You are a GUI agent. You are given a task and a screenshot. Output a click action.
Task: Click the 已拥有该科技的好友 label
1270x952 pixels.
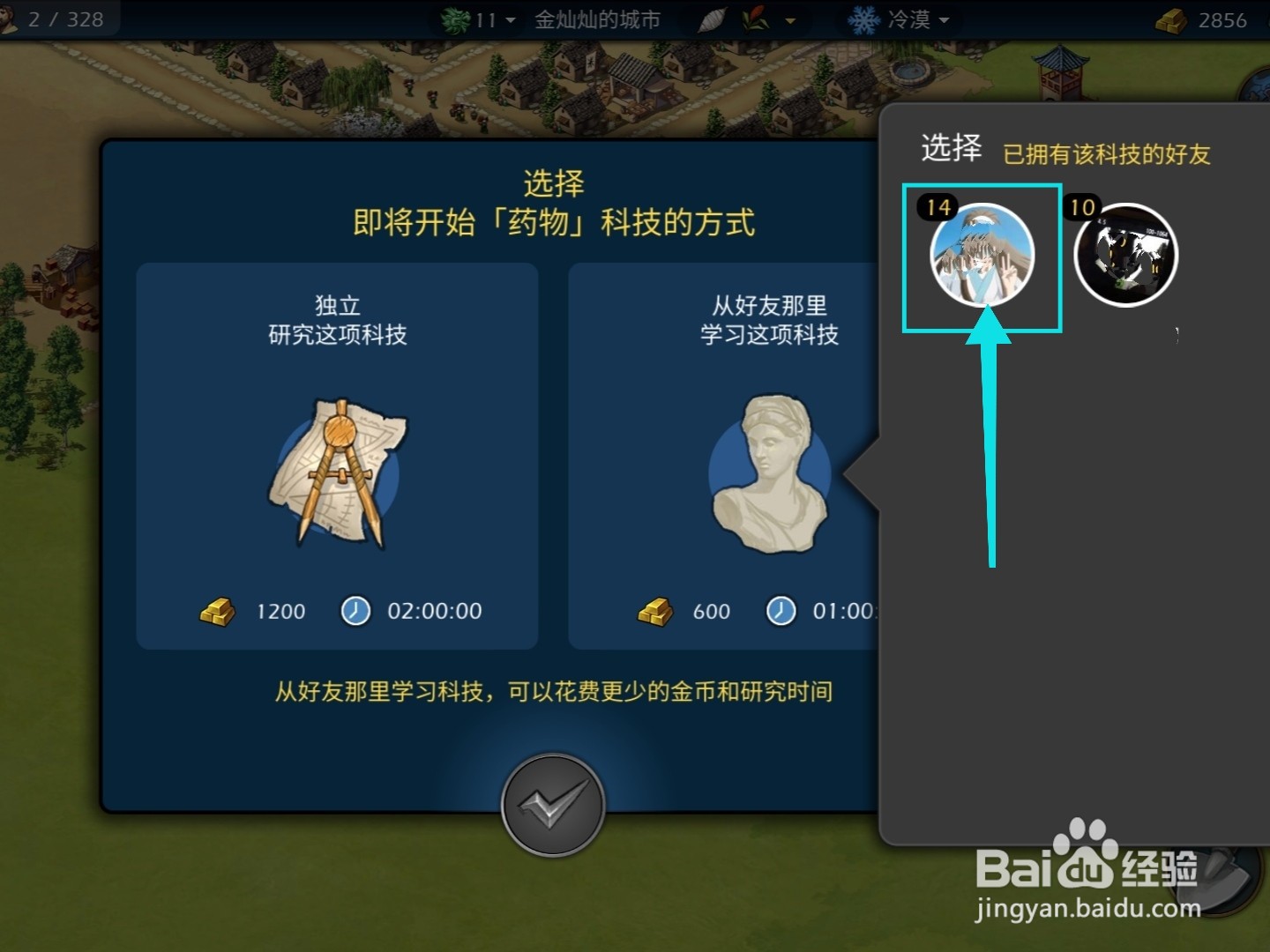[1109, 154]
